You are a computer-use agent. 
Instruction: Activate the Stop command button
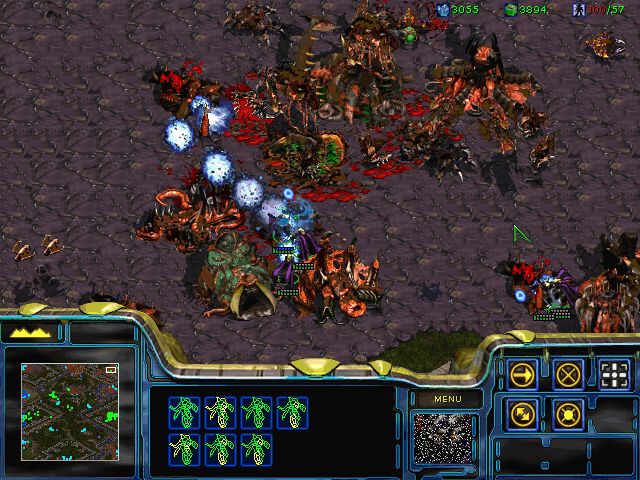pos(569,374)
